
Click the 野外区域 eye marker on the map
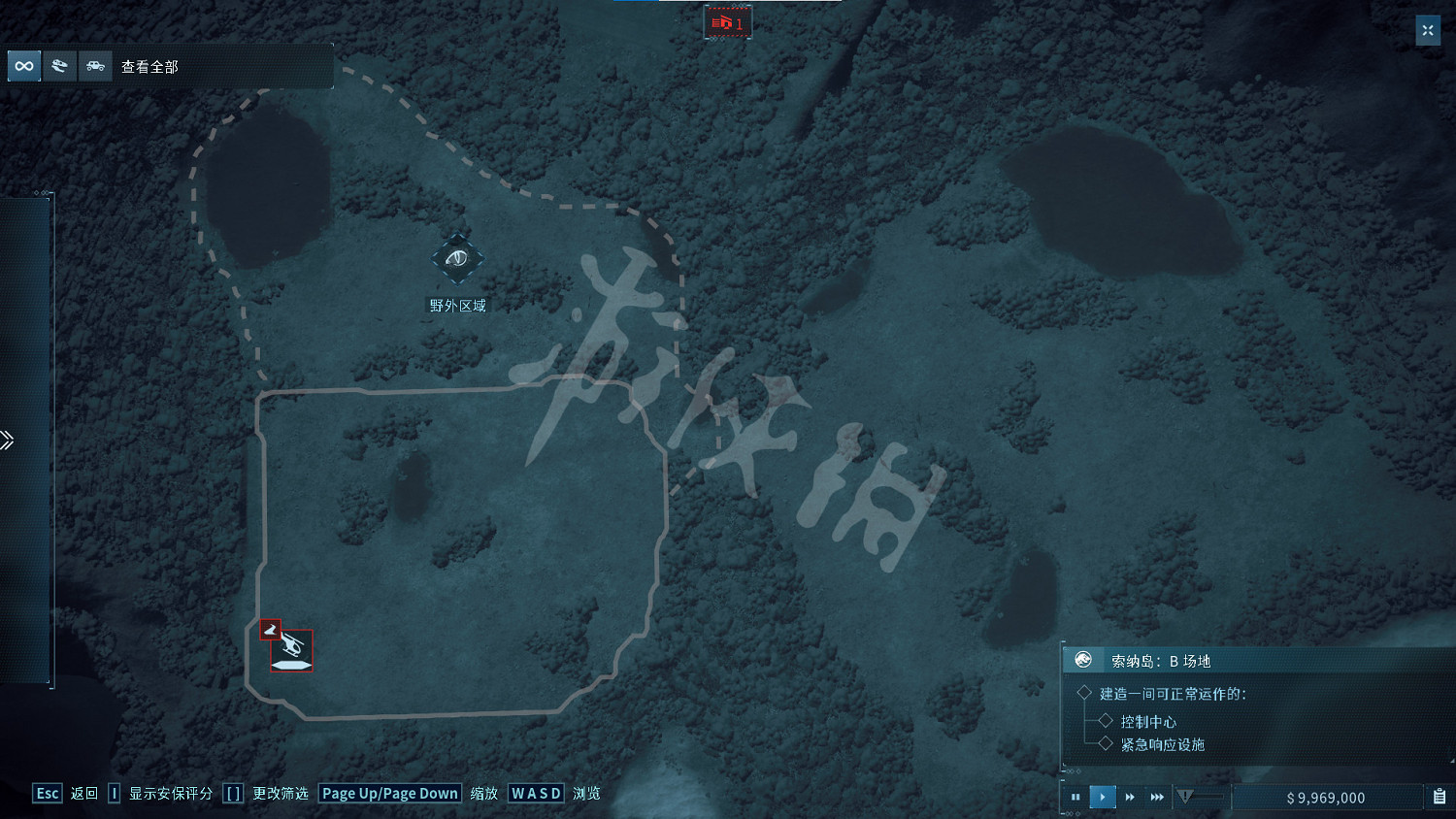457,258
